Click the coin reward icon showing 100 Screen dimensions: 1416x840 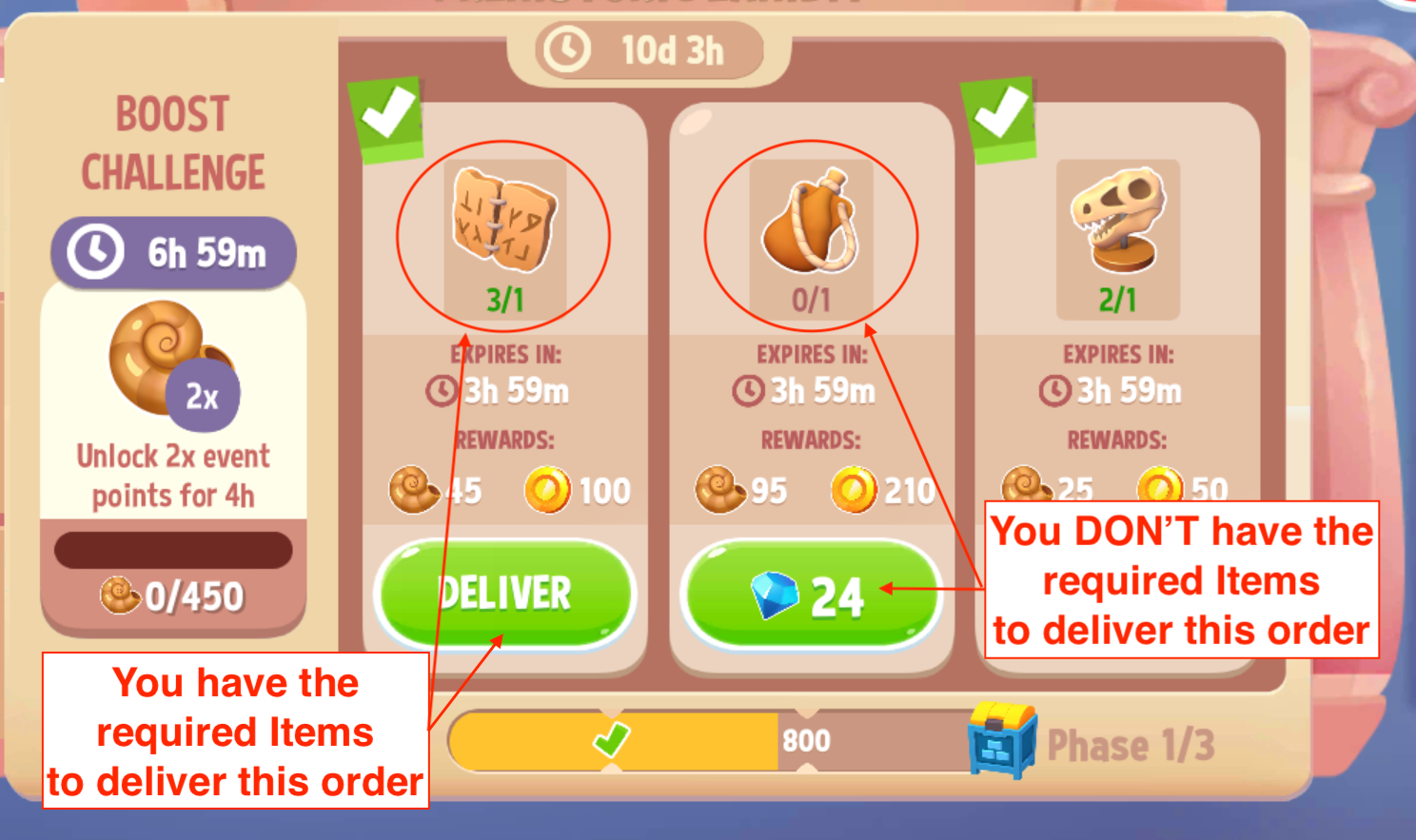(550, 490)
